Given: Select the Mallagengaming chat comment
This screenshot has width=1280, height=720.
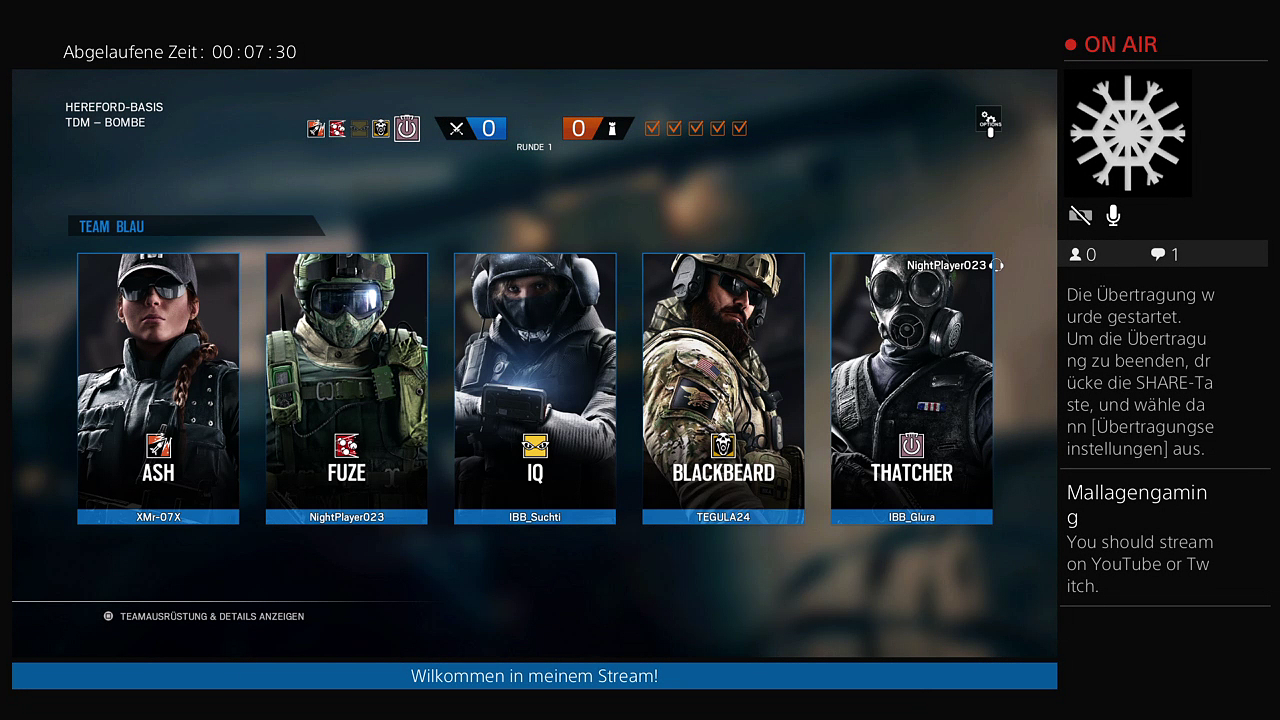Looking at the screenshot, I should tap(1140, 538).
